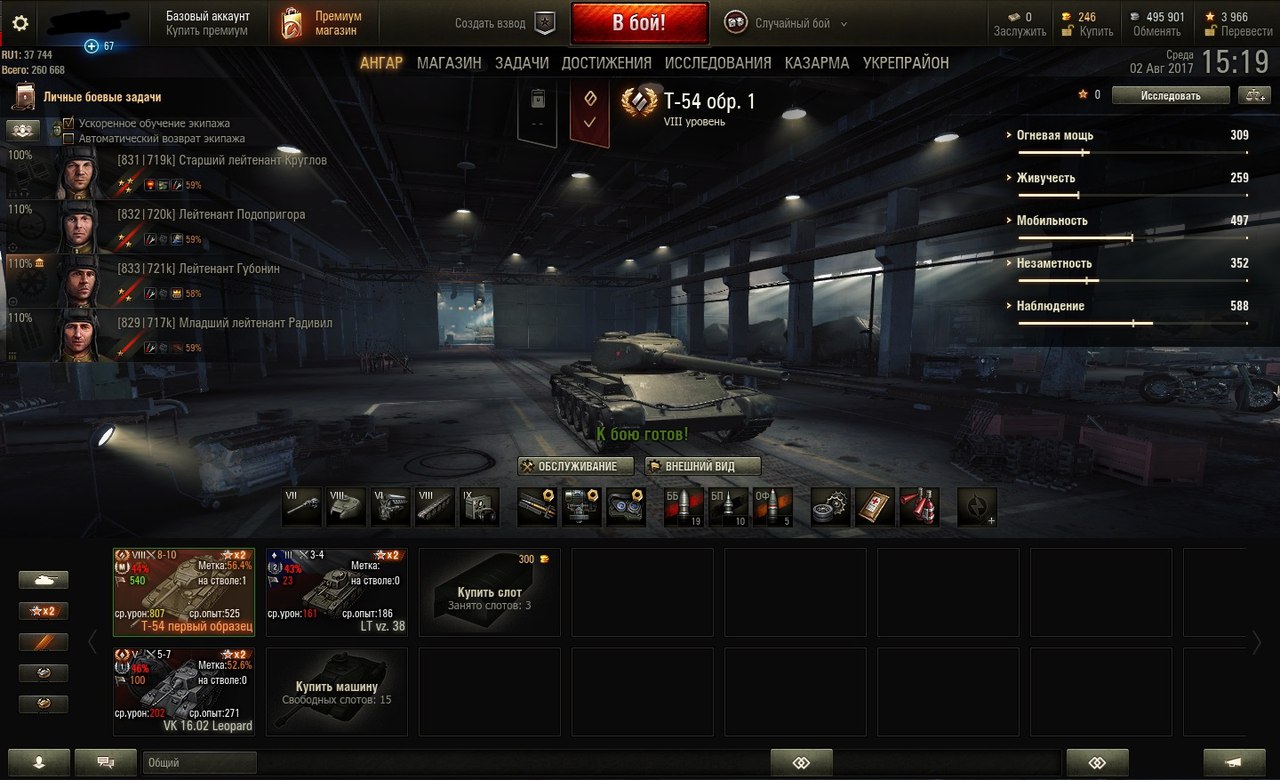Screen dimensions: 1280x780
Task: Switch to the МАГАЗИН tab
Action: tap(449, 63)
